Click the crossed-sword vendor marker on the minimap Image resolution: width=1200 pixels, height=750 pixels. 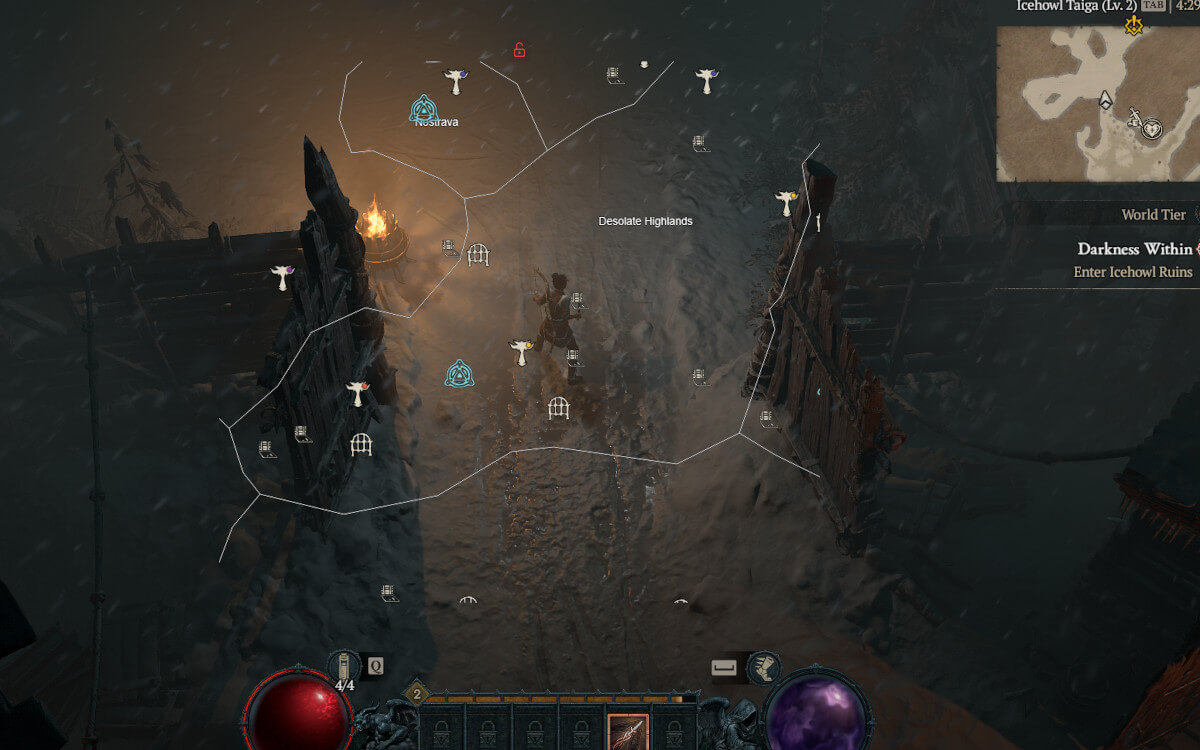(1136, 118)
